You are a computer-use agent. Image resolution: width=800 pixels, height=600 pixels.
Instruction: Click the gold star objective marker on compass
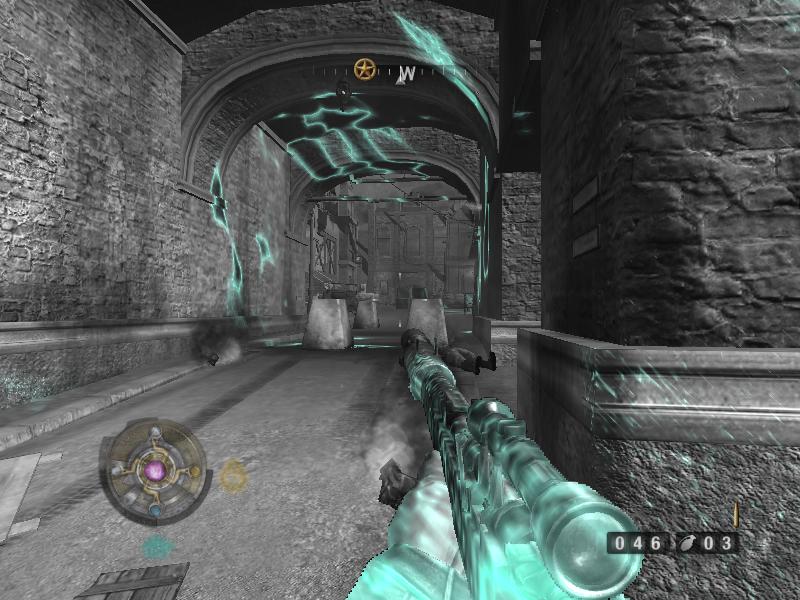364,70
